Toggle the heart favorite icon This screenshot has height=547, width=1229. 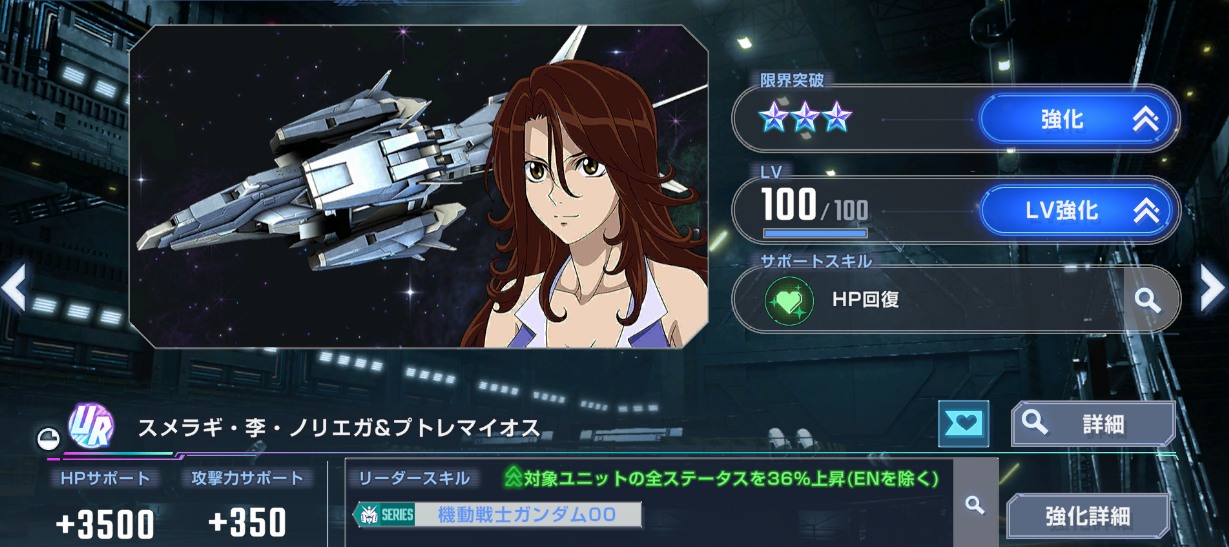[x=963, y=424]
